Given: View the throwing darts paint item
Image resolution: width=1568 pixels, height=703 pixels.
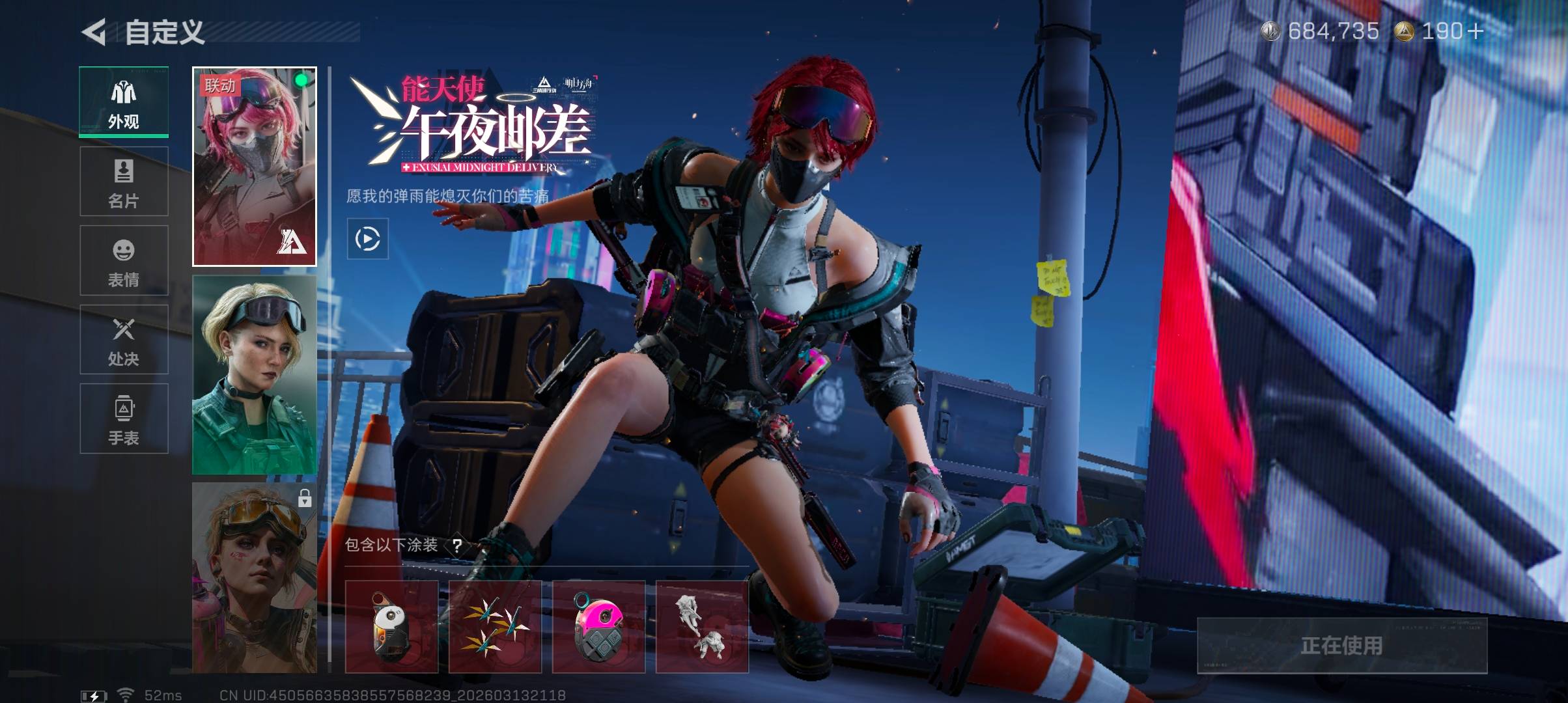Looking at the screenshot, I should click(x=495, y=627).
